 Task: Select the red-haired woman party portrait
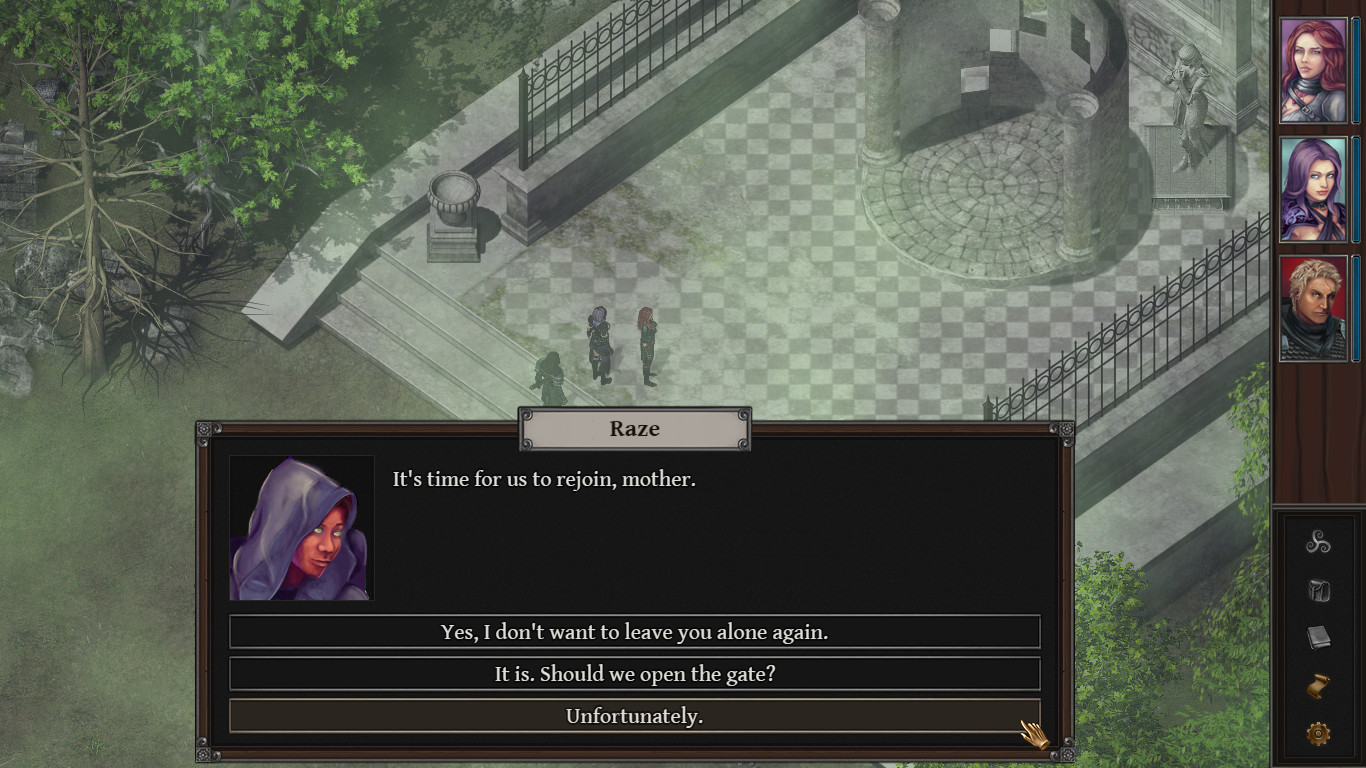[1314, 71]
